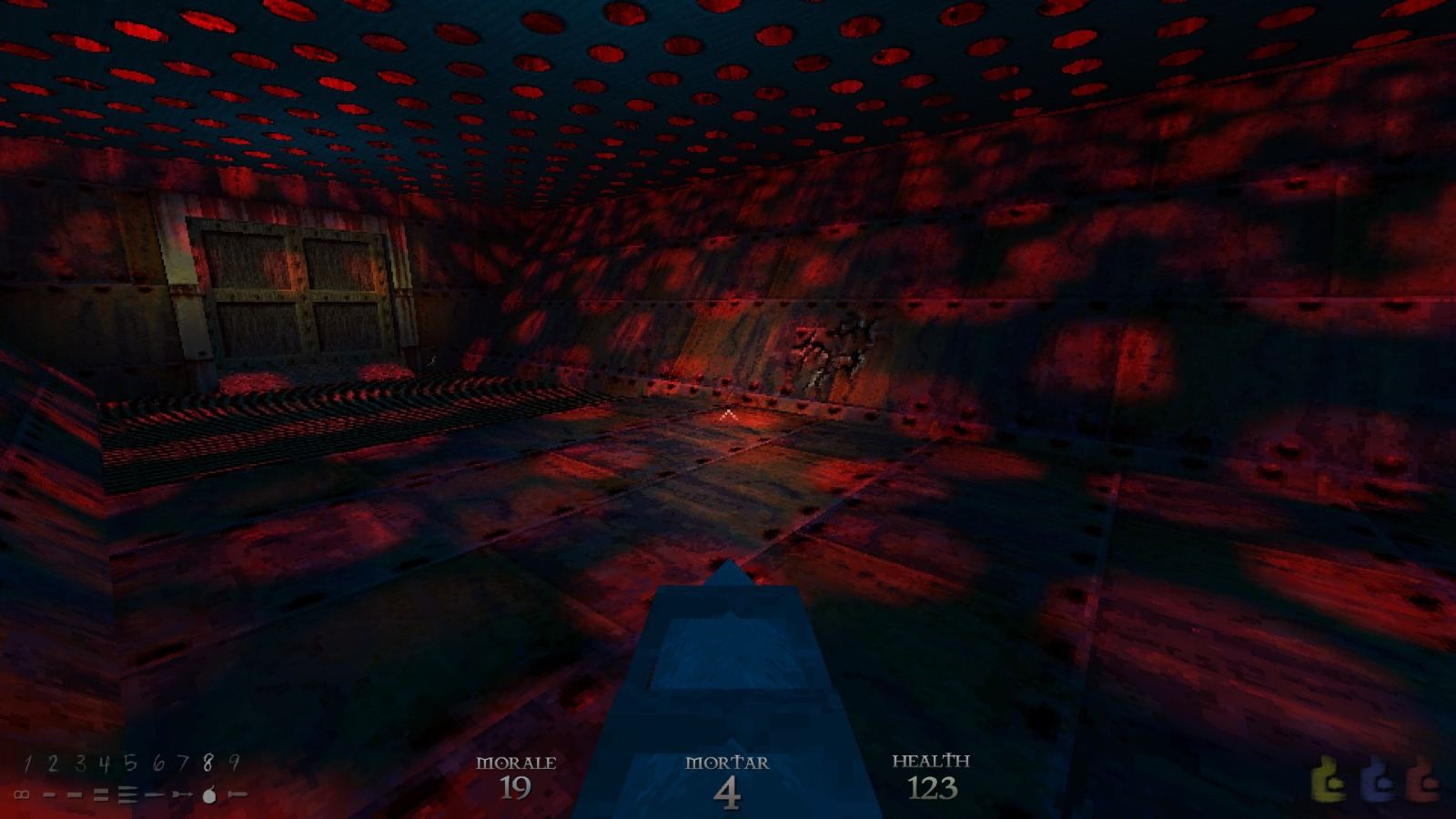Image resolution: width=1456 pixels, height=819 pixels.
Task: Select the double shells icon under slot 4
Action: [101, 794]
